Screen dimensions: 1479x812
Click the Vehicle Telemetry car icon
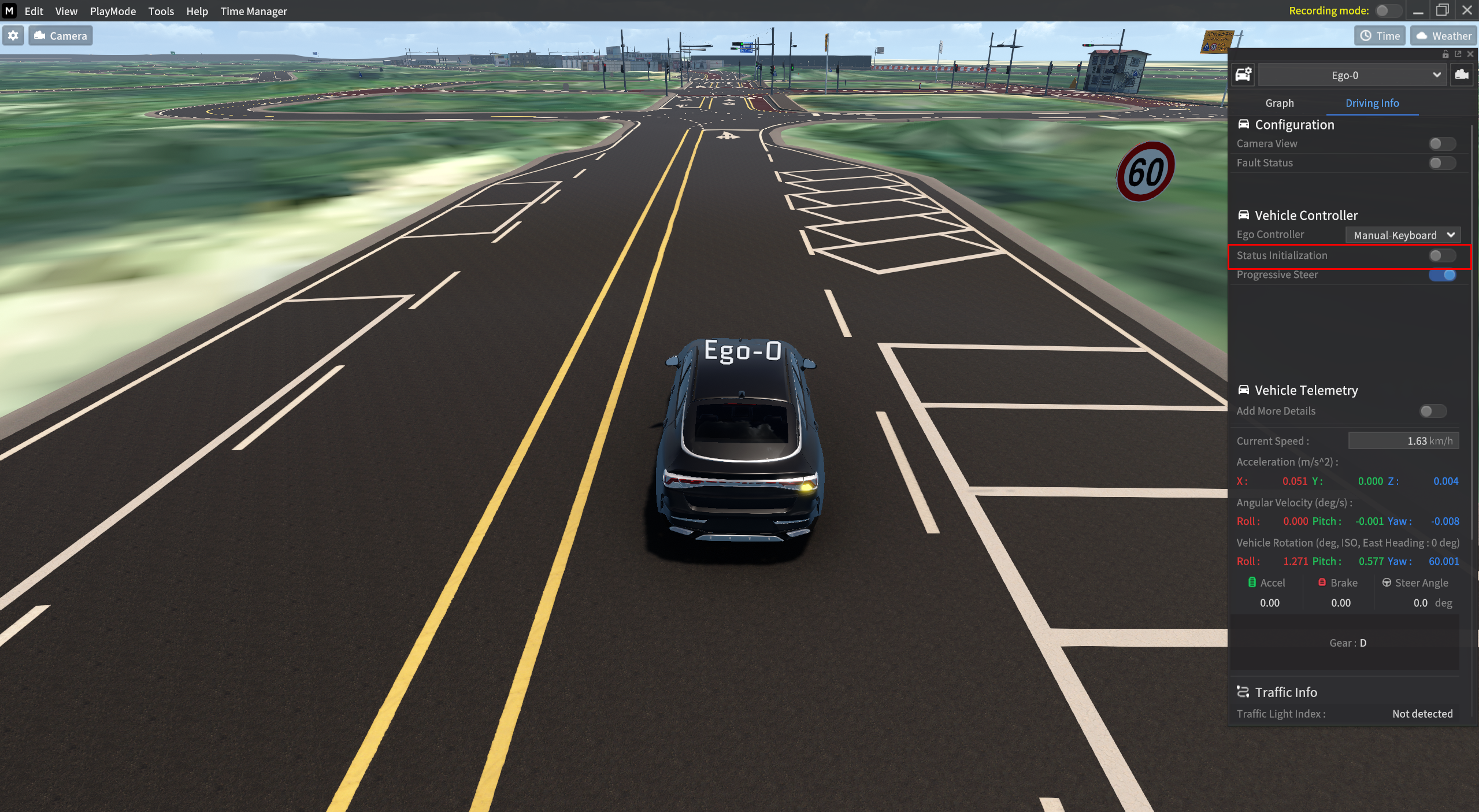point(1244,390)
